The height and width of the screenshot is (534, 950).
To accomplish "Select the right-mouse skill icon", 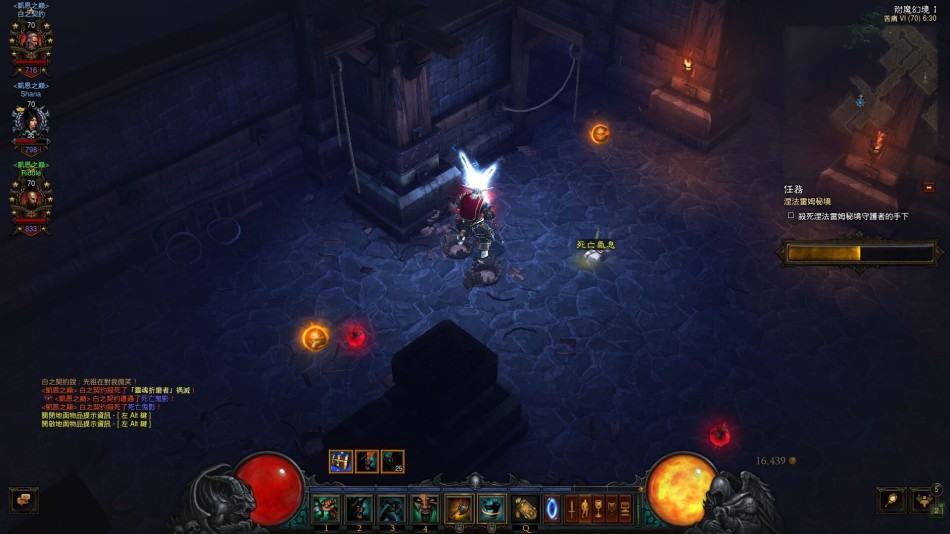I will coord(491,509).
